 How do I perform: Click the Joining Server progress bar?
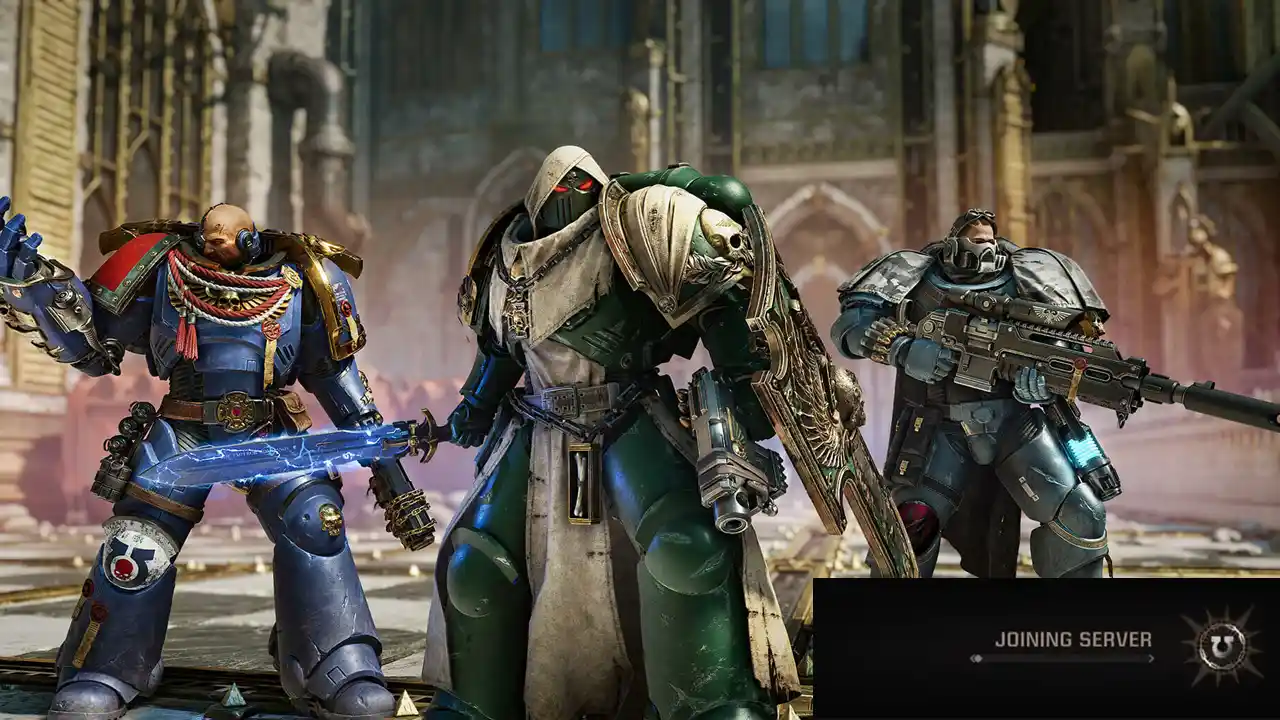pos(1060,658)
